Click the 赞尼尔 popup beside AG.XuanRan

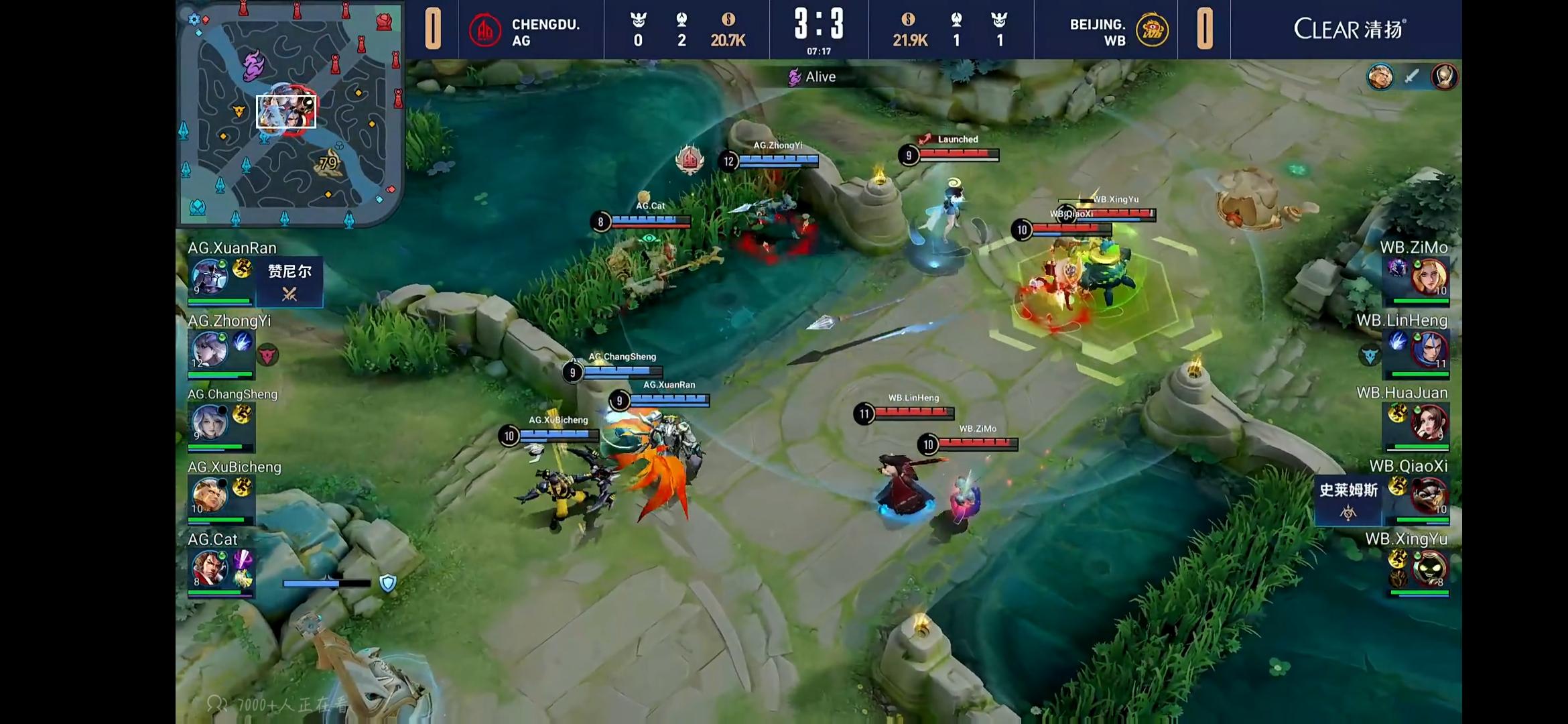pyautogui.click(x=289, y=282)
